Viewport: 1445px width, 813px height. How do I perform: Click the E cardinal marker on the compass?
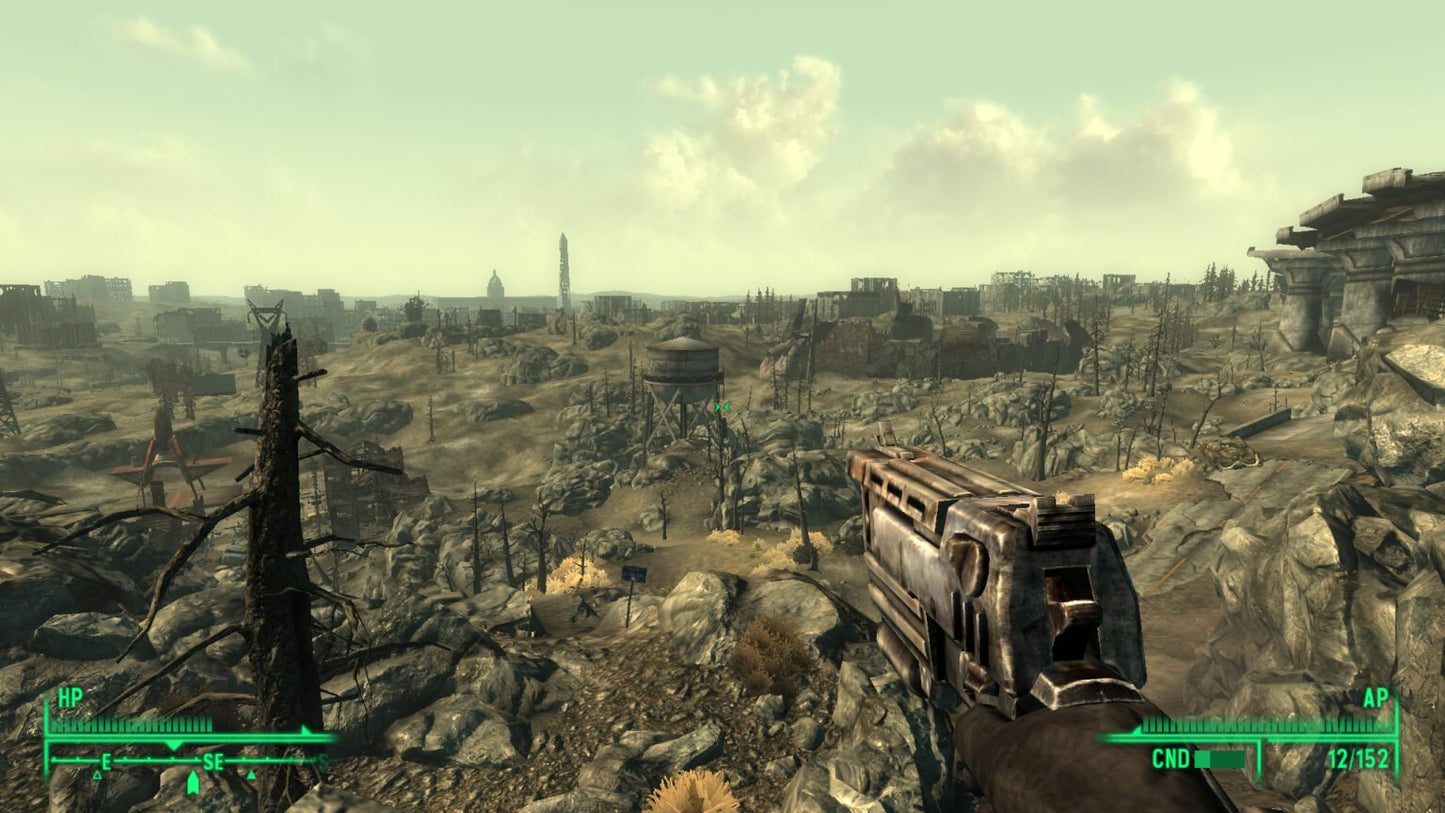pyautogui.click(x=105, y=762)
